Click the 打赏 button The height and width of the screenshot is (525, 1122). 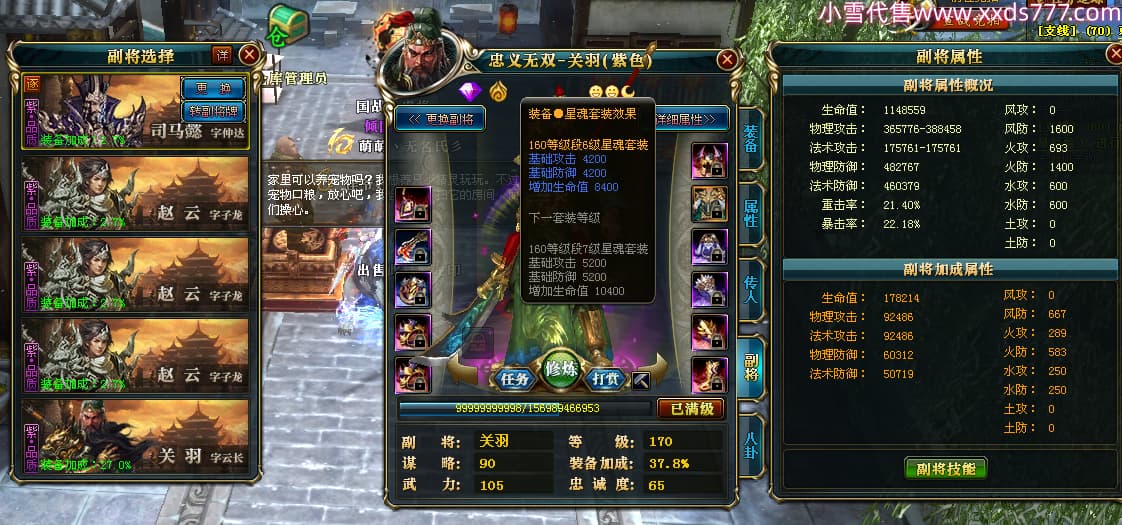point(606,379)
